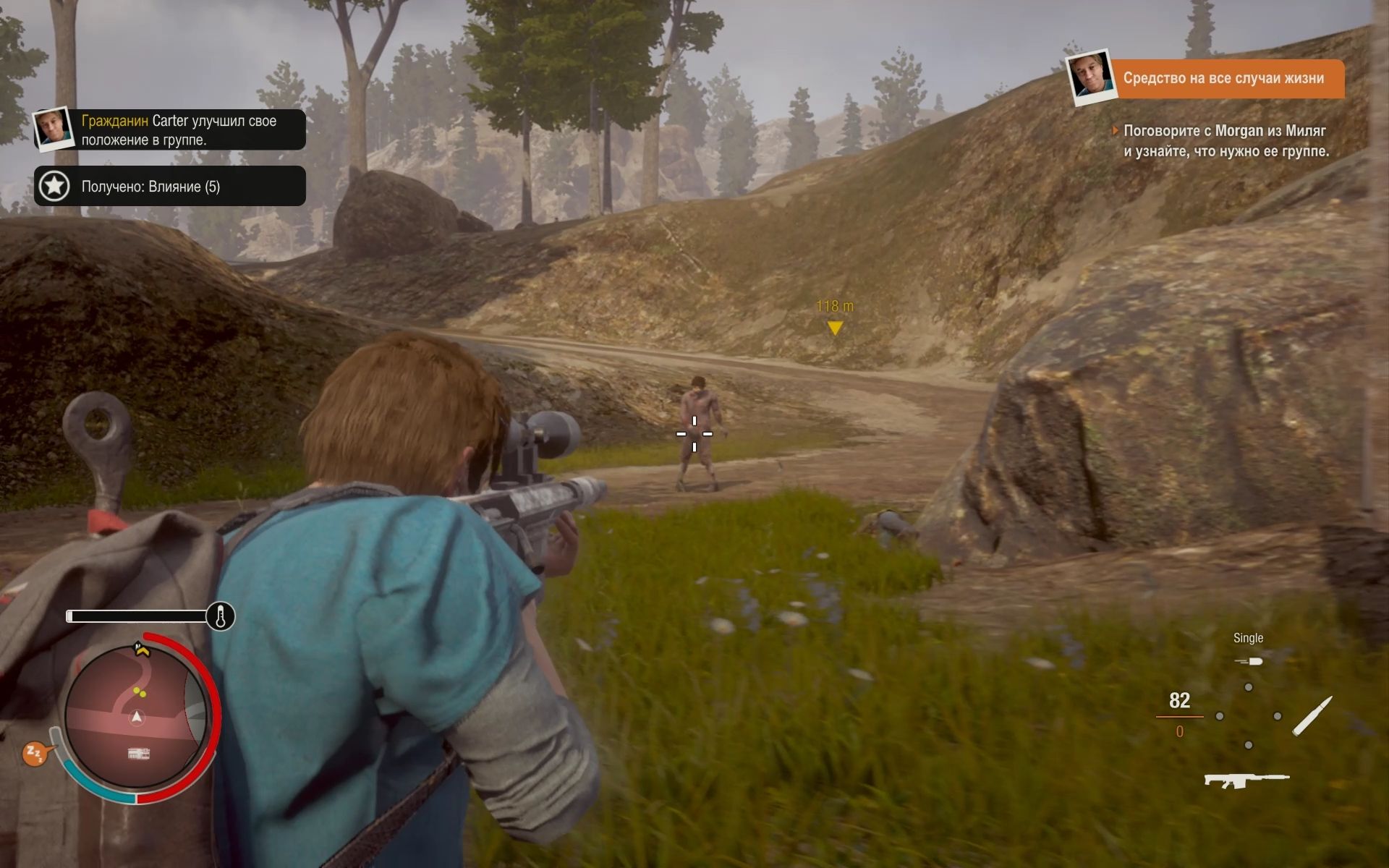Click the orange fatigue status icon
Screen dimensions: 1389x868
click(x=35, y=754)
